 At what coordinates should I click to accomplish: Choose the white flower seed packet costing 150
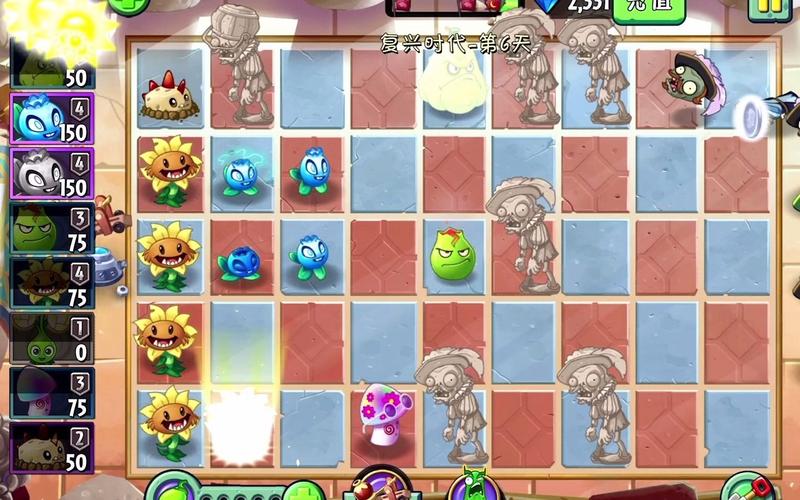coord(52,173)
